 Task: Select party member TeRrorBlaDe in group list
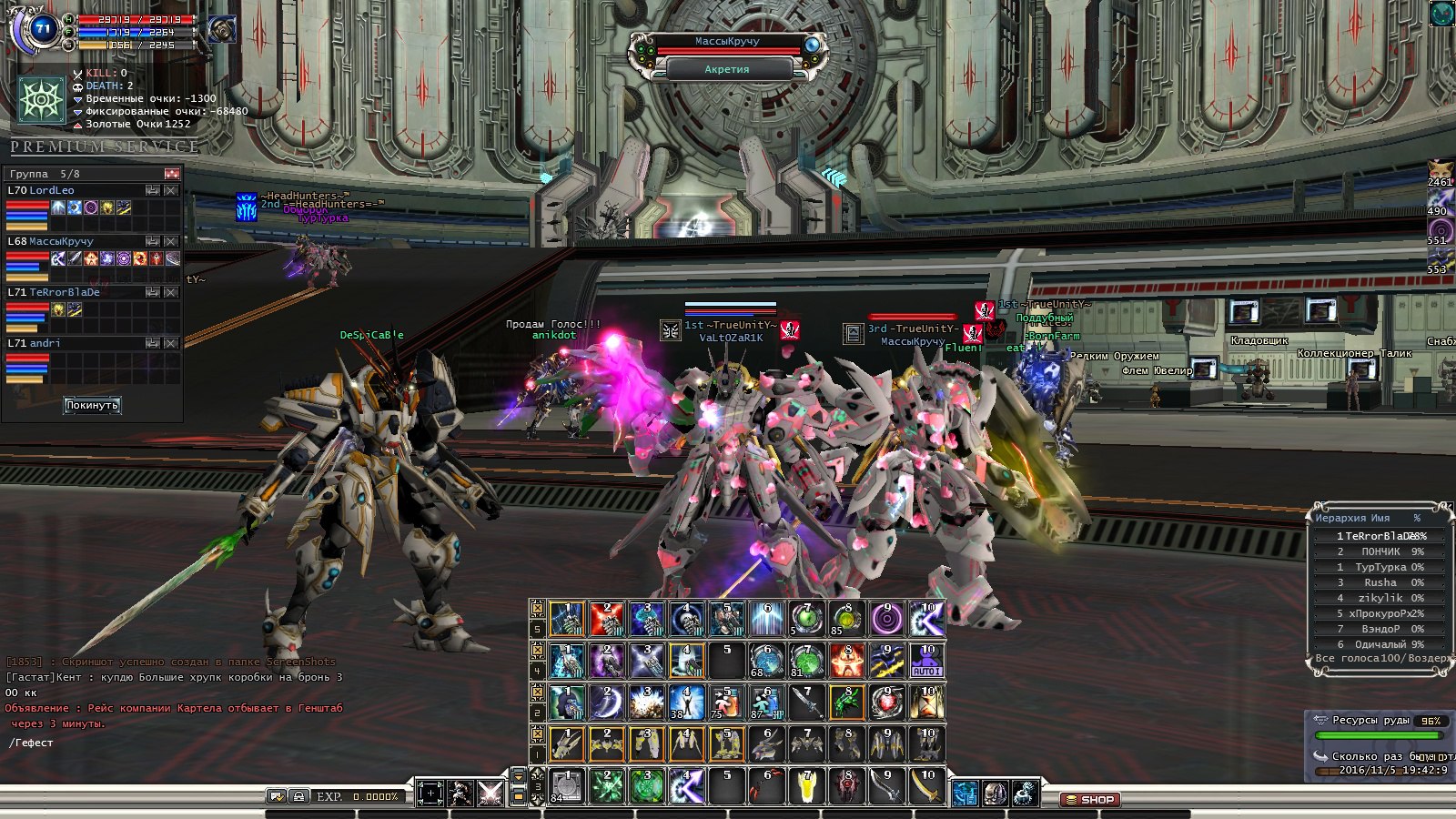point(65,292)
